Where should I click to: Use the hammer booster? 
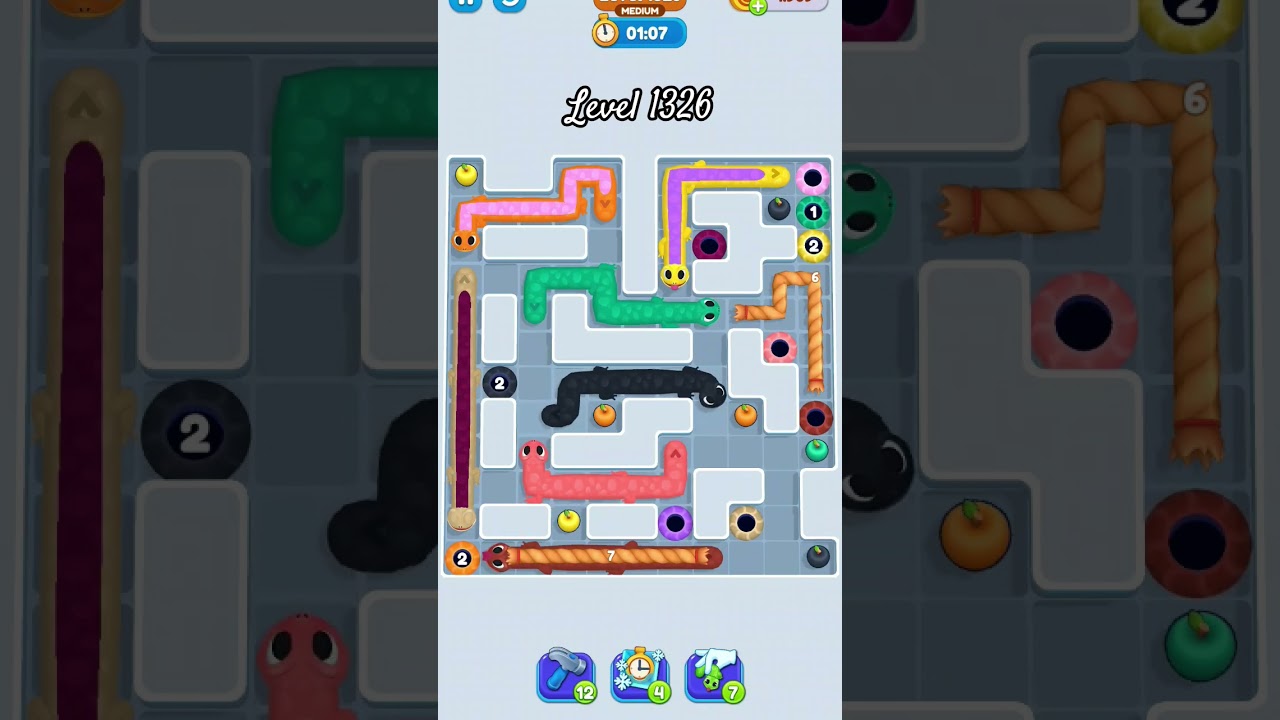pyautogui.click(x=567, y=675)
